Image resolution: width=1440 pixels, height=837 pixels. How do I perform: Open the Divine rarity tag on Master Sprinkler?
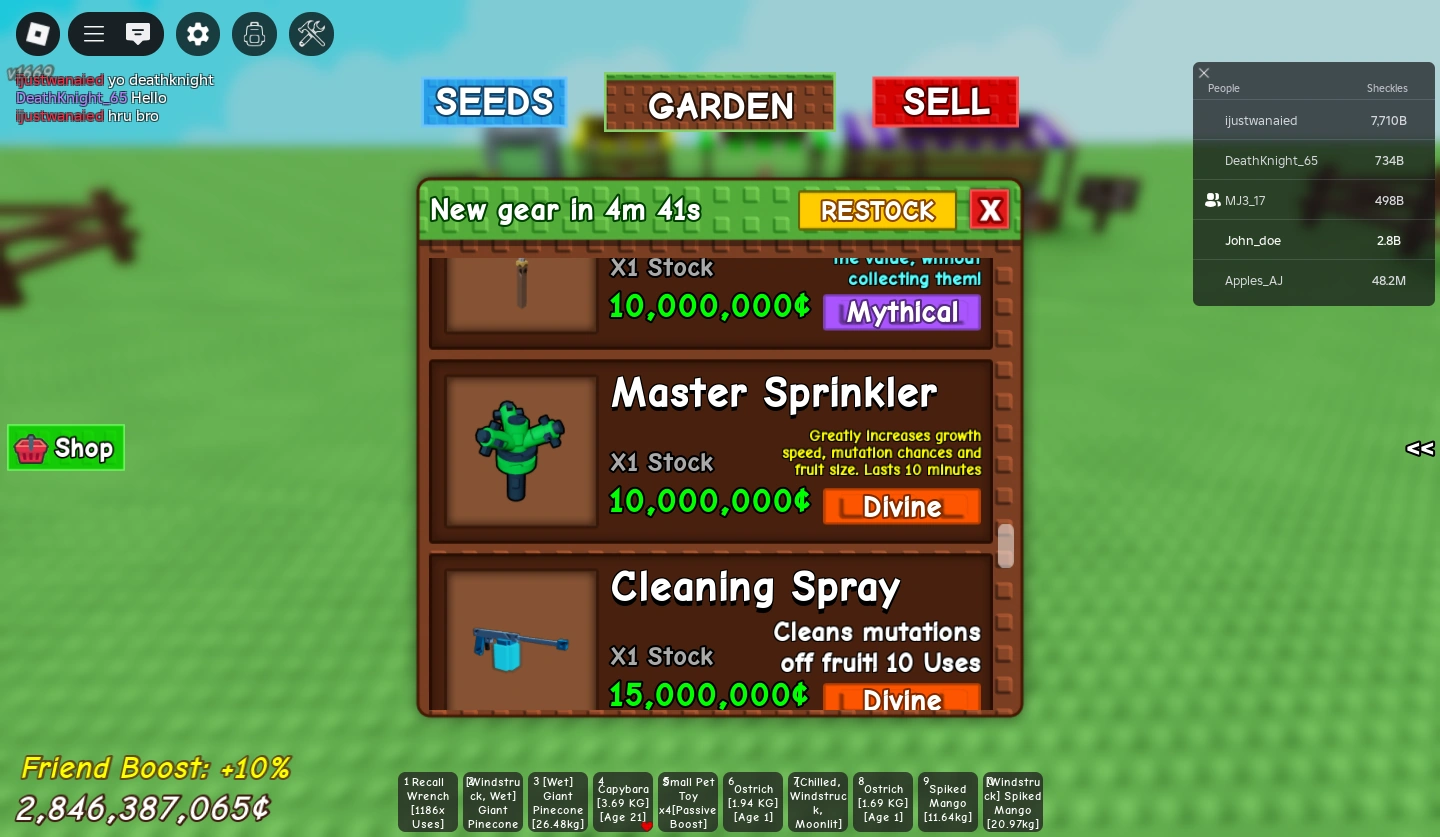[x=901, y=507]
